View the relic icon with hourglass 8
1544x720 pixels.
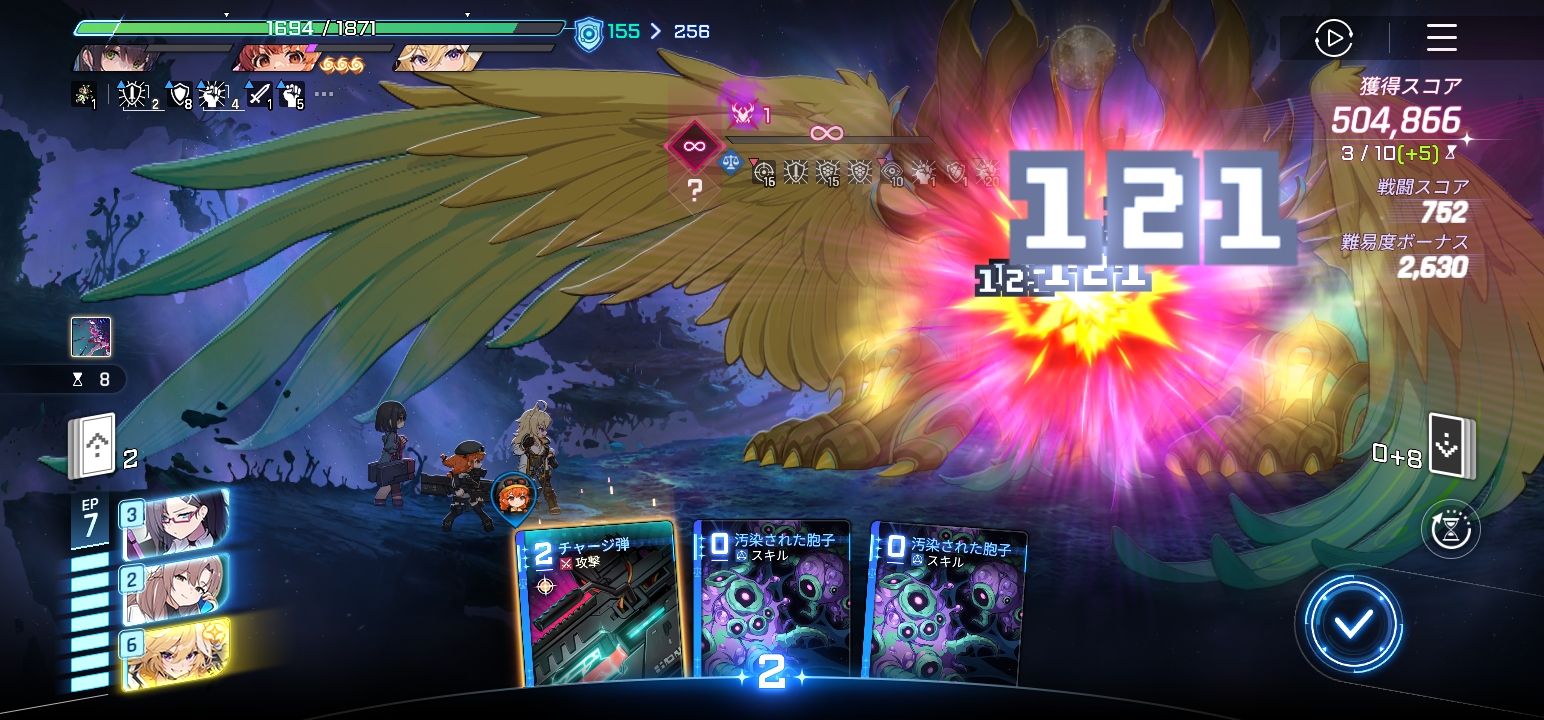pos(91,337)
